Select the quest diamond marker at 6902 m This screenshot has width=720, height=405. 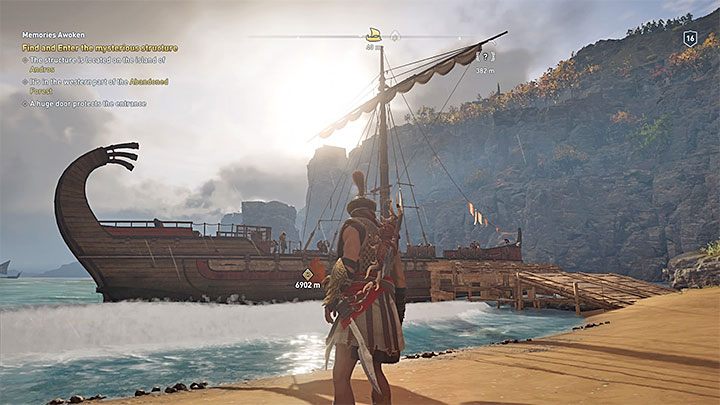click(x=308, y=273)
